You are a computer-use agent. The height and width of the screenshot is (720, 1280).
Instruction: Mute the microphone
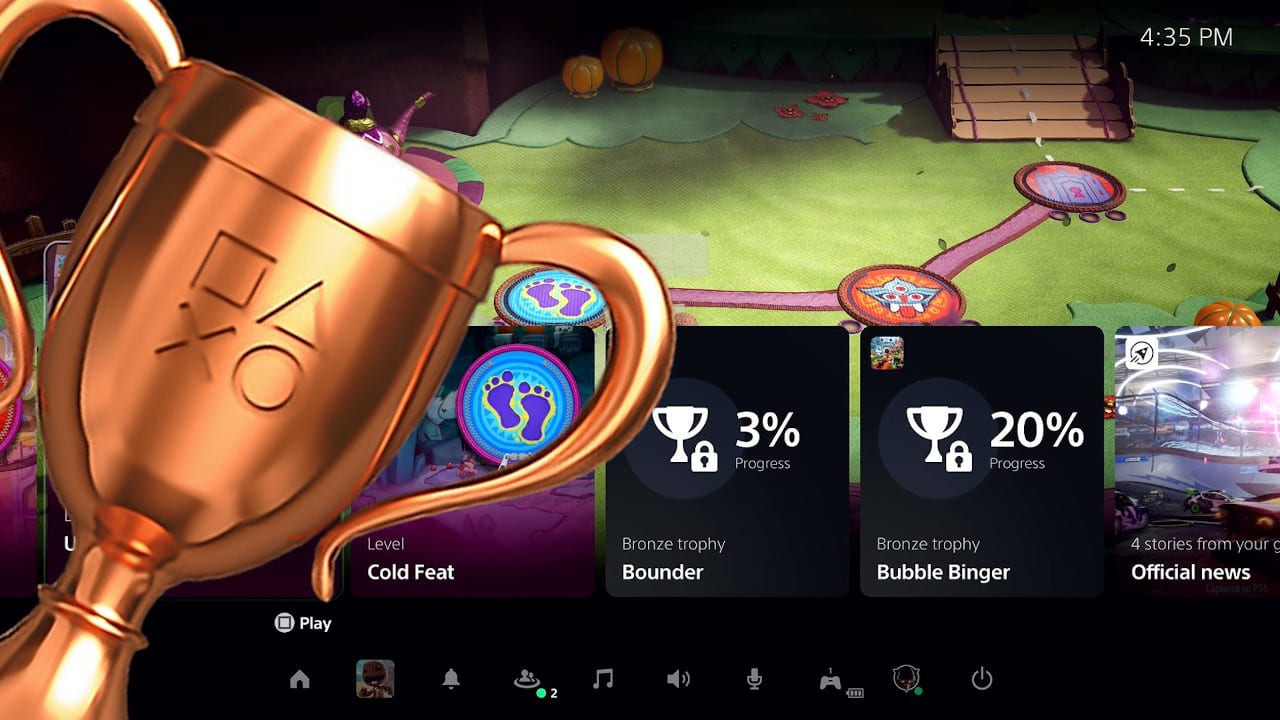point(755,679)
